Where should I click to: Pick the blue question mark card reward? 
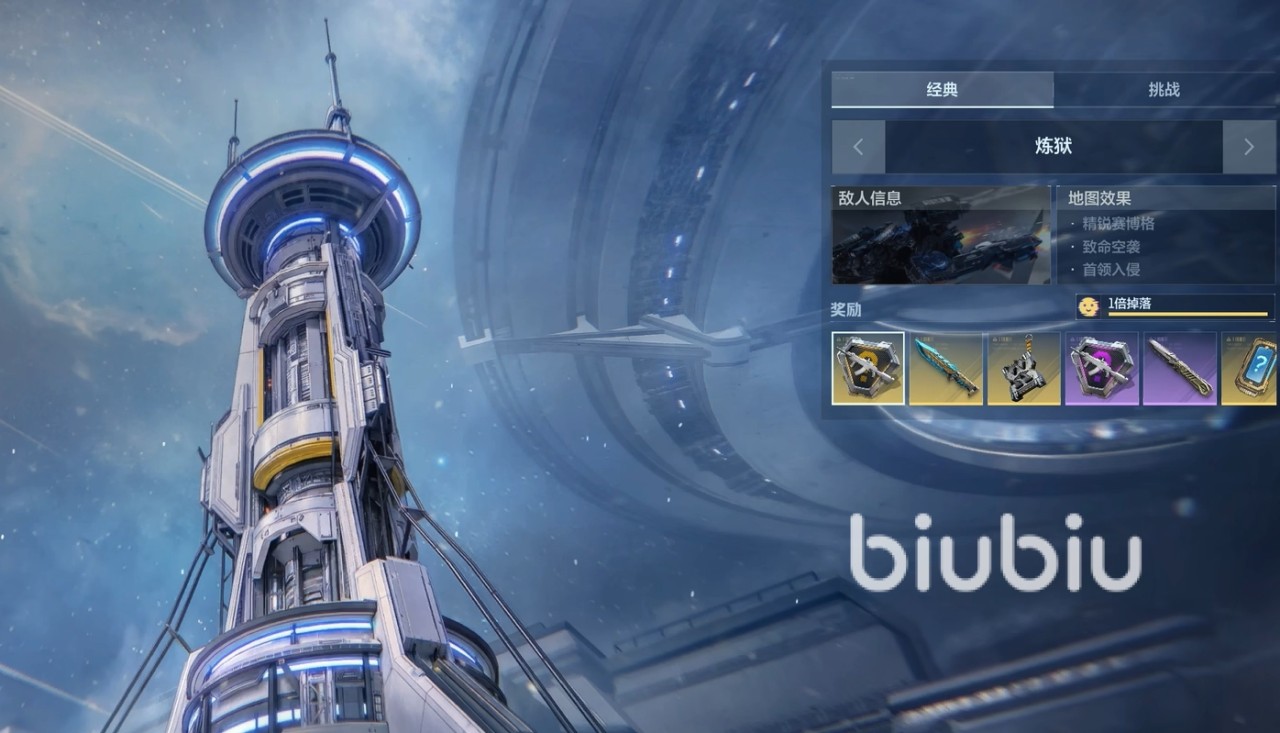pyautogui.click(x=1250, y=369)
